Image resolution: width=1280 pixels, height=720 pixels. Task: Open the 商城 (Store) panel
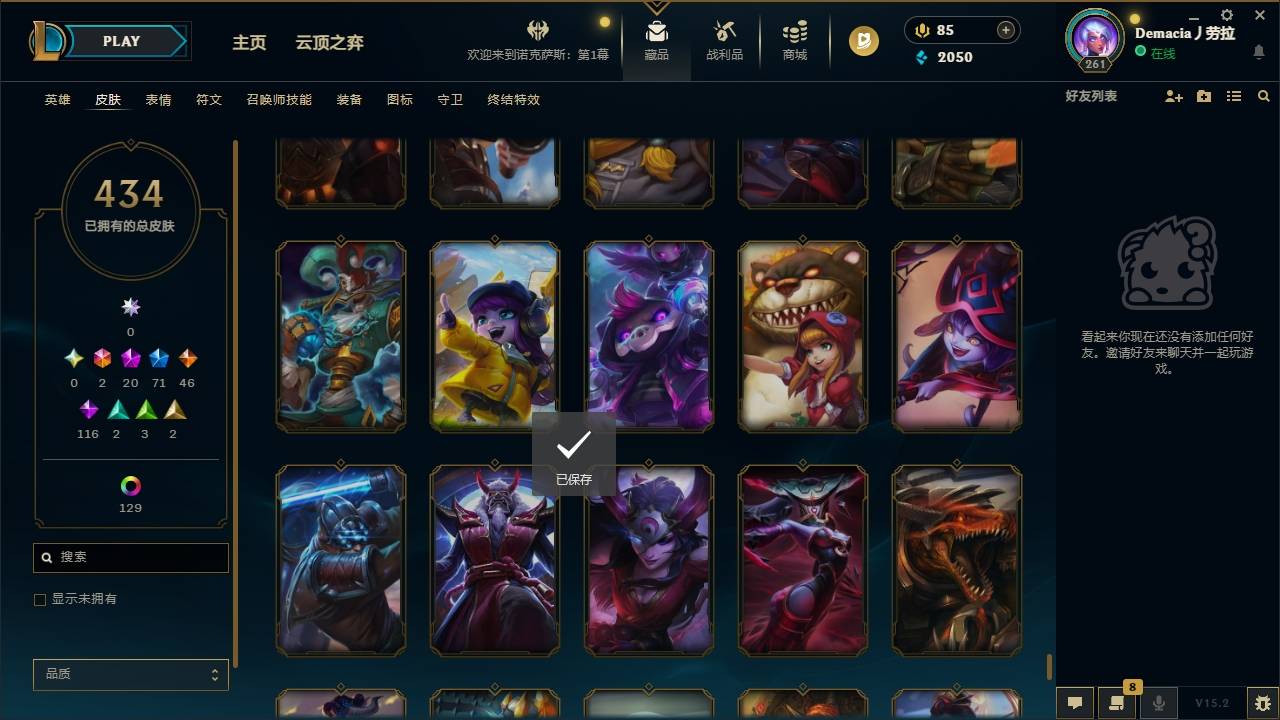click(x=794, y=42)
